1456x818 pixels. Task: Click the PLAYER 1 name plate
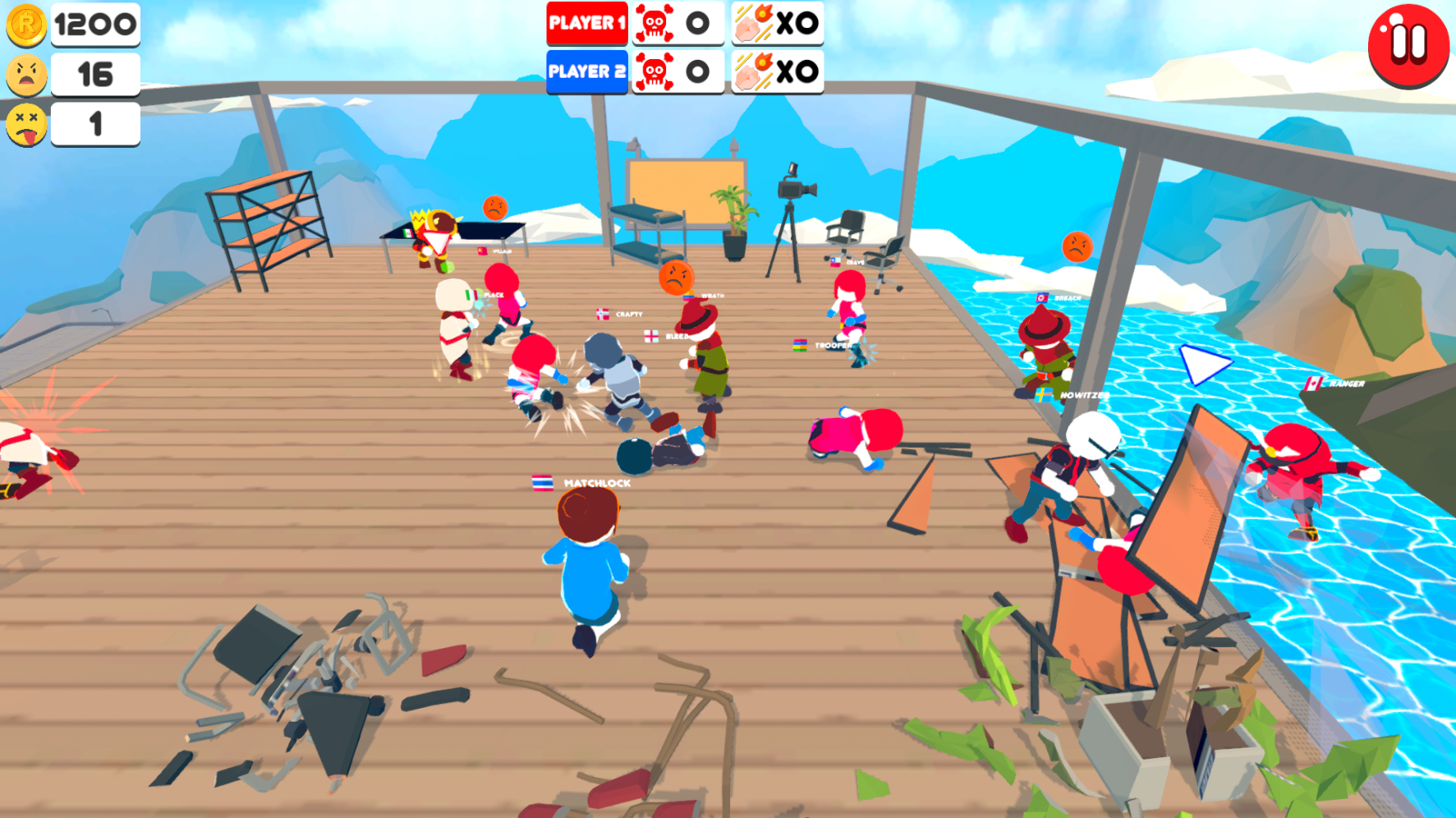click(587, 24)
